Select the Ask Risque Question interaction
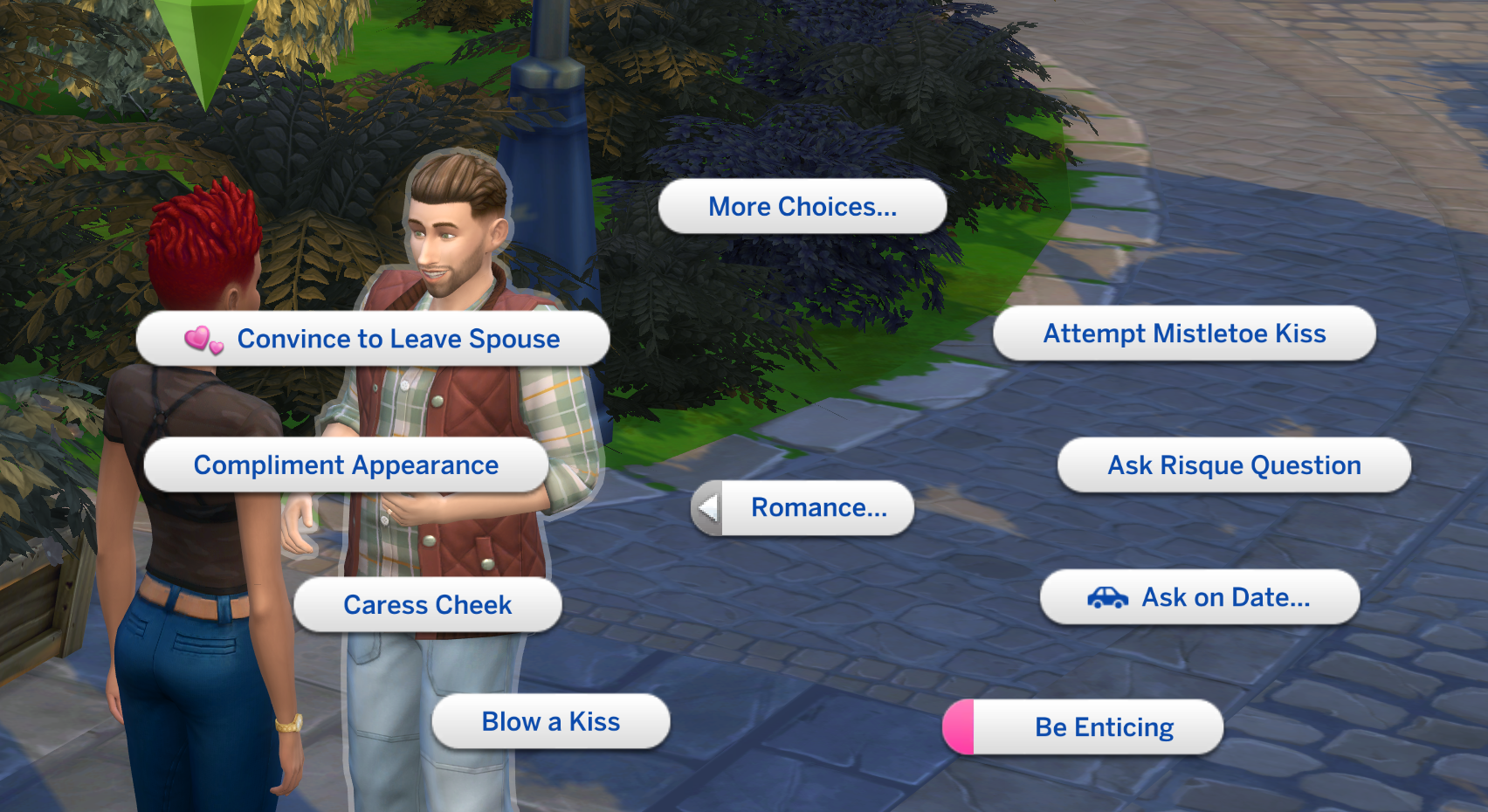Viewport: 1488px width, 812px height. 1232,464
